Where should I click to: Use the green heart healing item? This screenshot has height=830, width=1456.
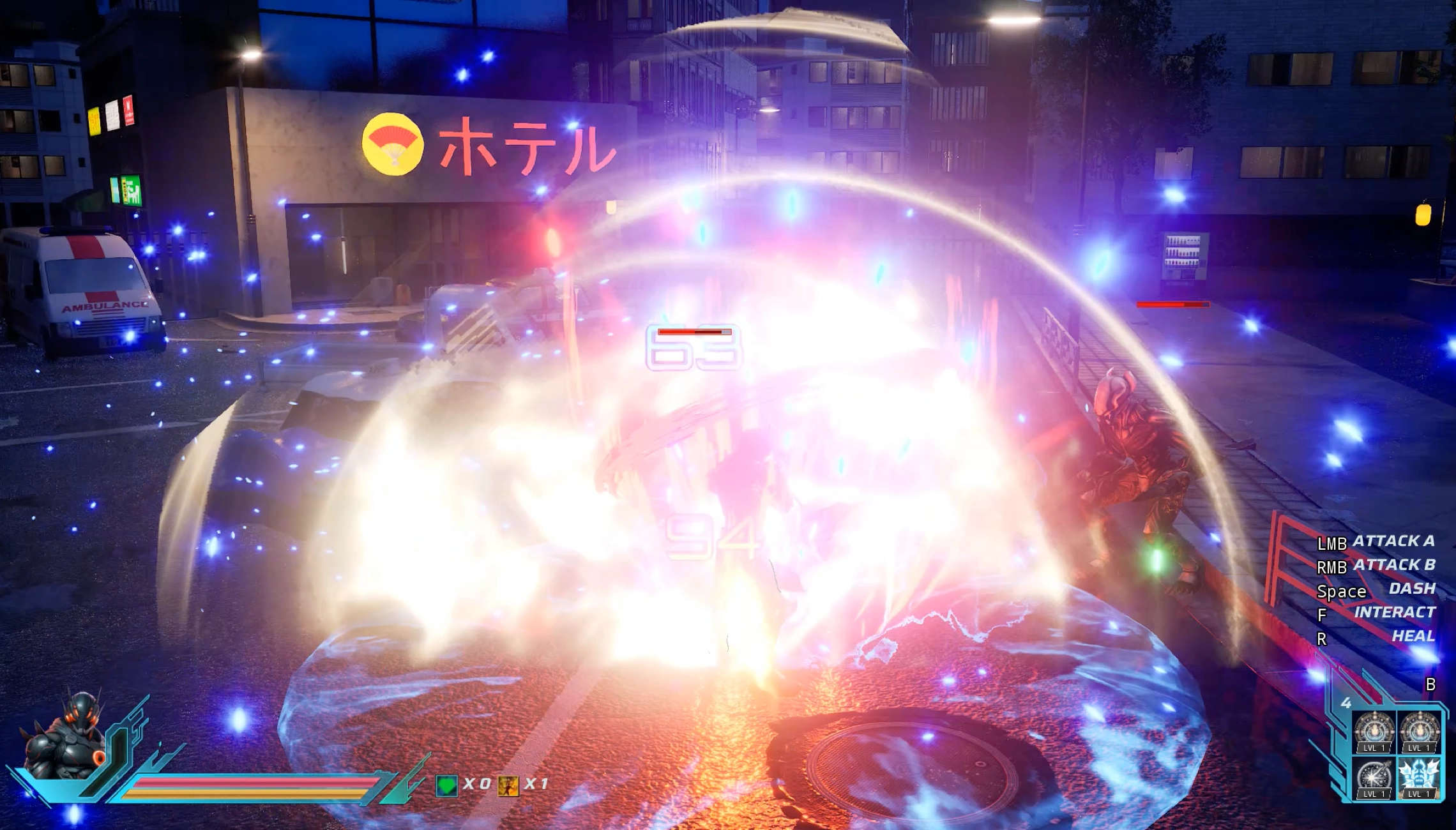[446, 785]
